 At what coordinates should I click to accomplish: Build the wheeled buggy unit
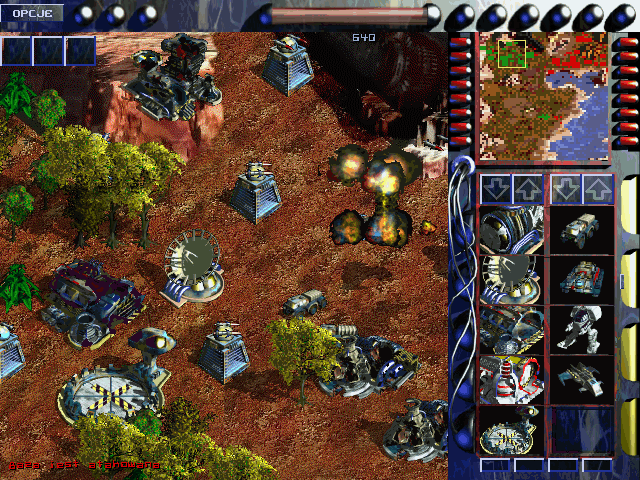coord(581,229)
